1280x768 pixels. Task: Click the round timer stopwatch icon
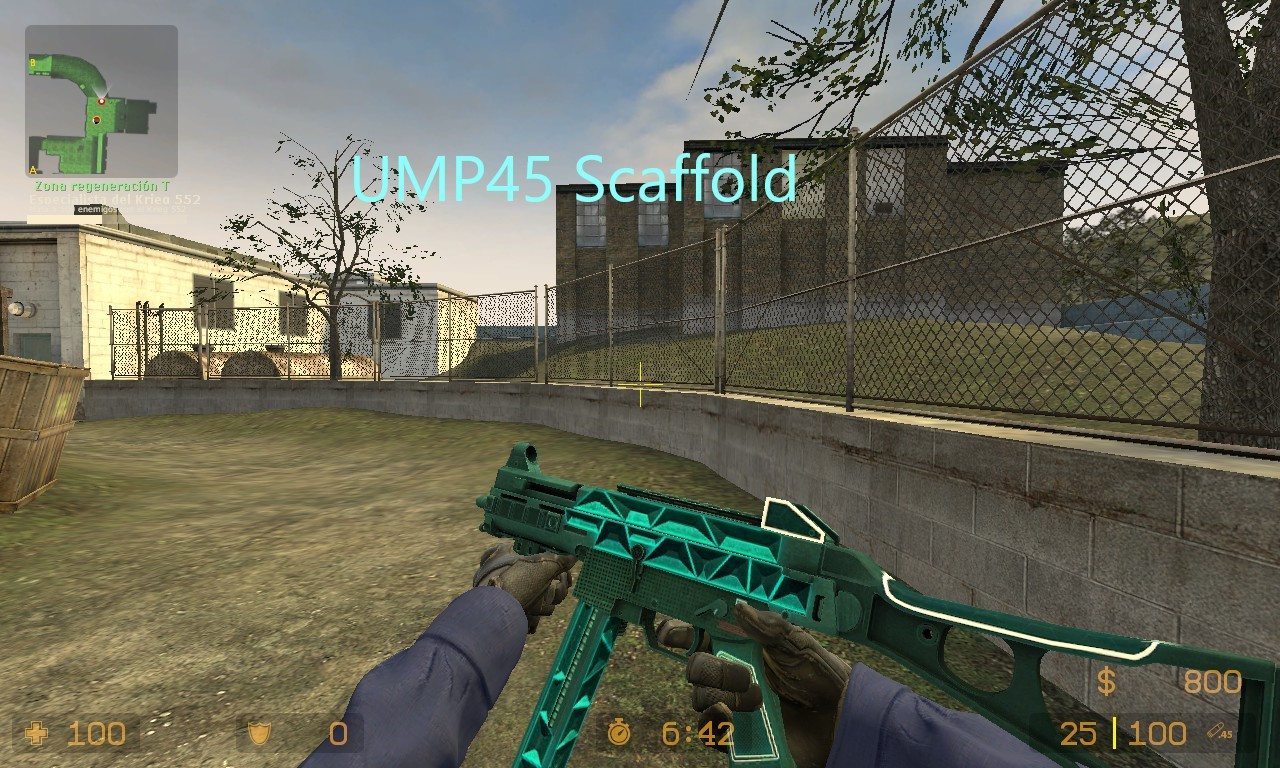tap(619, 735)
